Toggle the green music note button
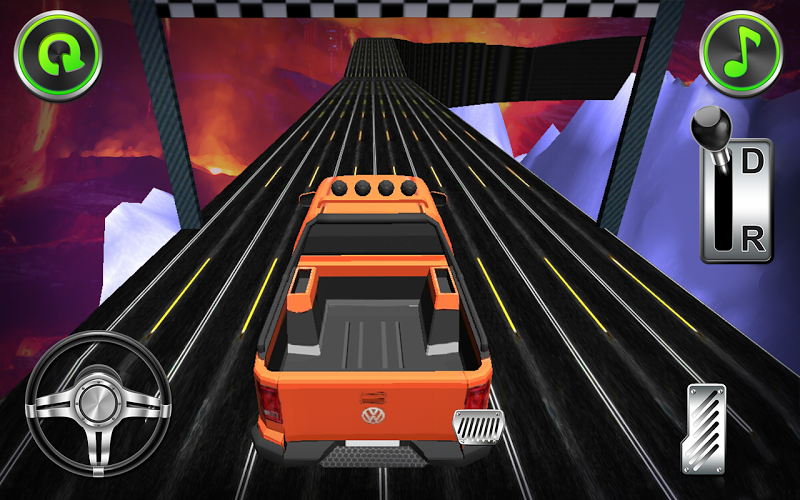Screen dimensions: 800x500 point(740,53)
